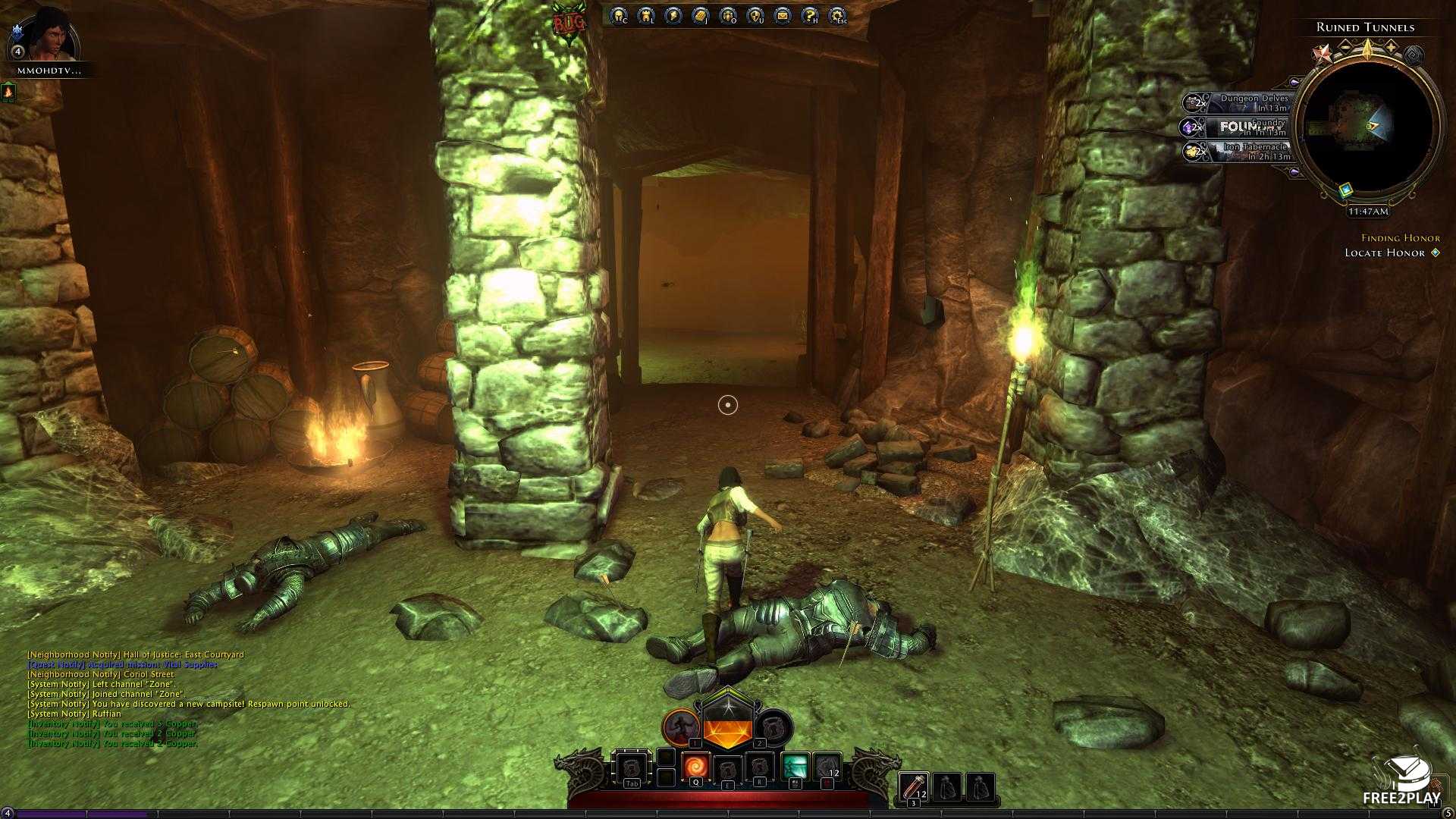The width and height of the screenshot is (1456, 819).
Task: Zoom in the minimap with plus button
Action: [1392, 47]
